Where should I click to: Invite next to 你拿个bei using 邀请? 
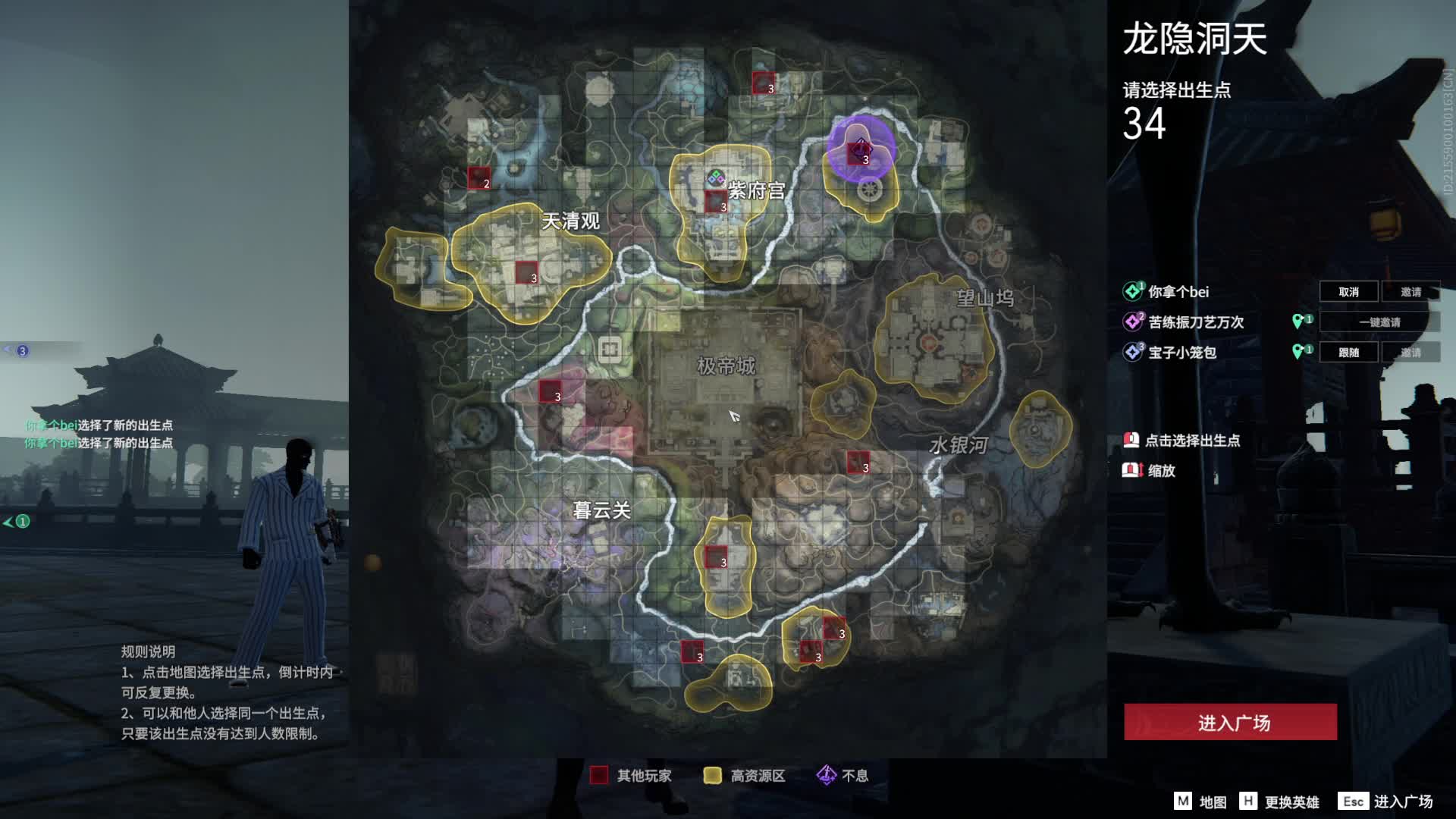pyautogui.click(x=1410, y=292)
